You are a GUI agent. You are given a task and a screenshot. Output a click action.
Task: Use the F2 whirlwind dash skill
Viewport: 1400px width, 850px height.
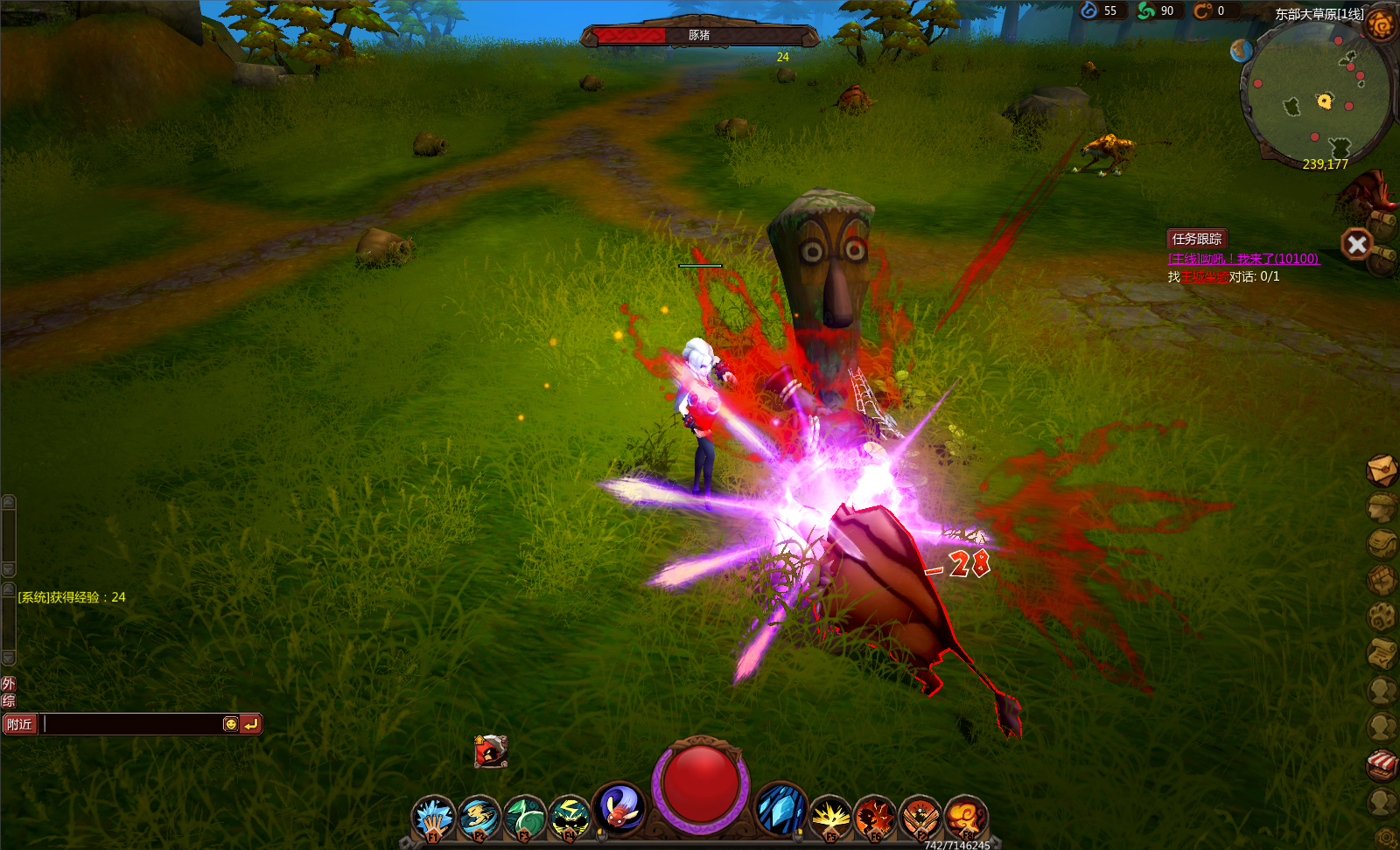pyautogui.click(x=479, y=818)
